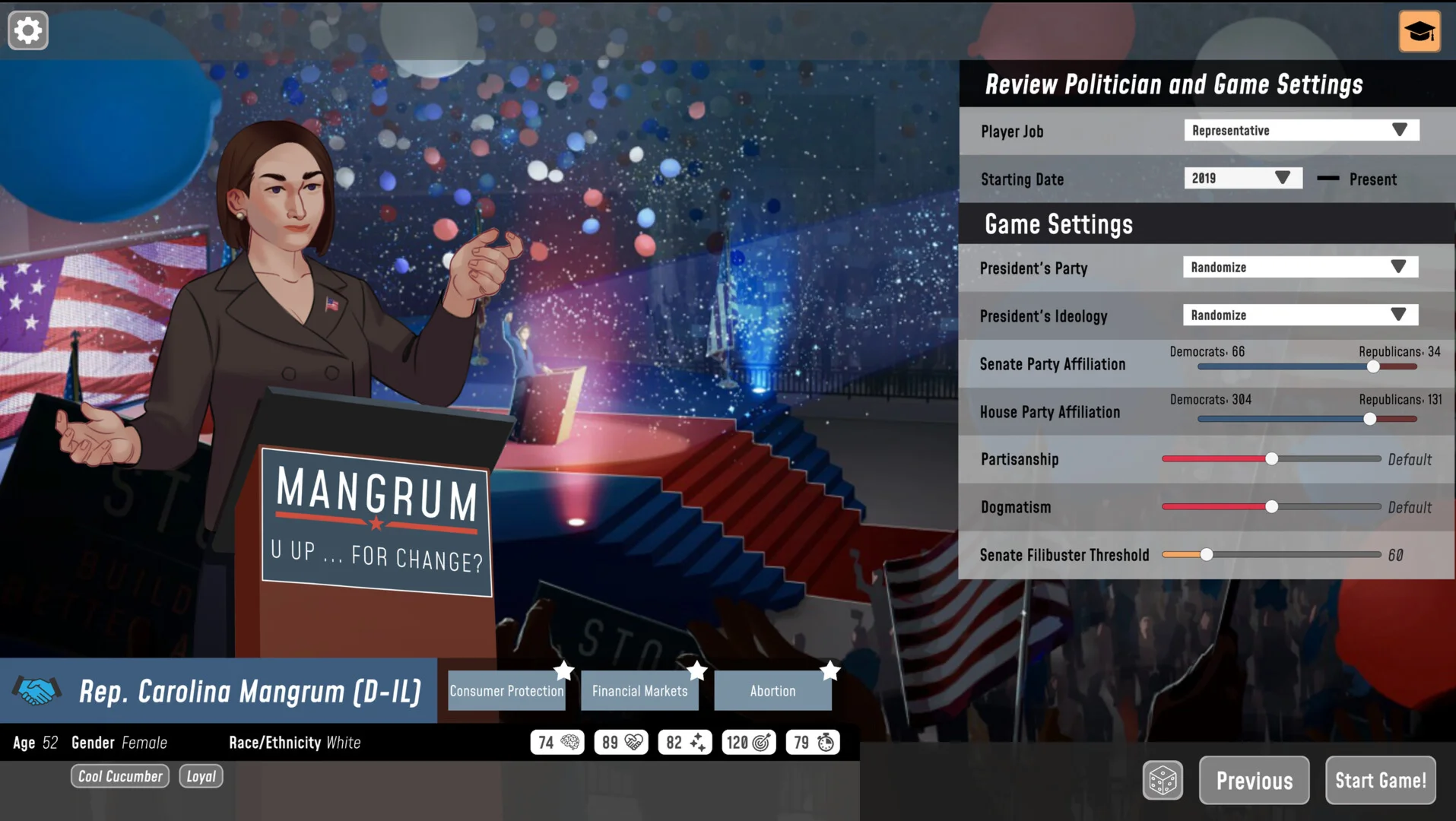Expand the President's Party dropdown

(x=1300, y=268)
